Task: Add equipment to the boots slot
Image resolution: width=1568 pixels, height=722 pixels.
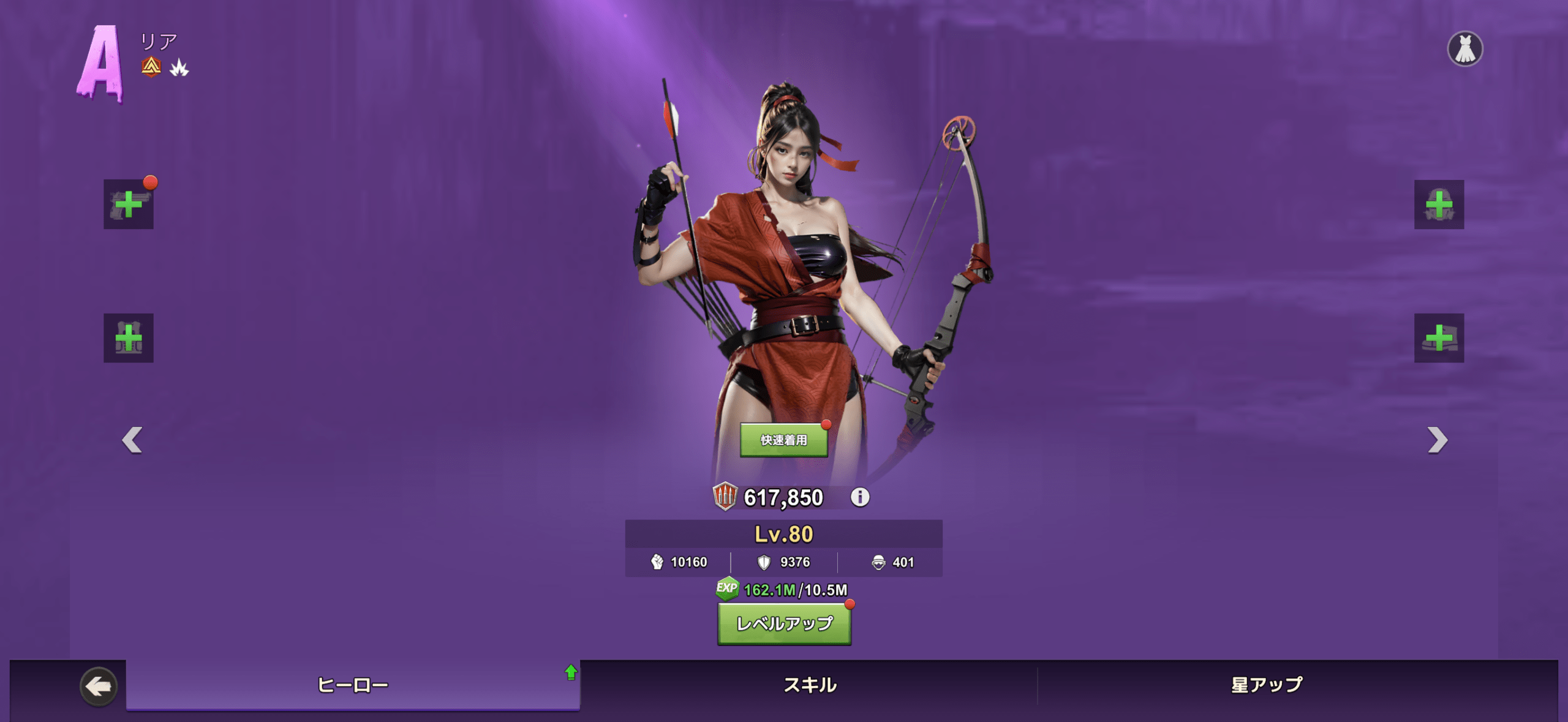Action: point(1439,338)
